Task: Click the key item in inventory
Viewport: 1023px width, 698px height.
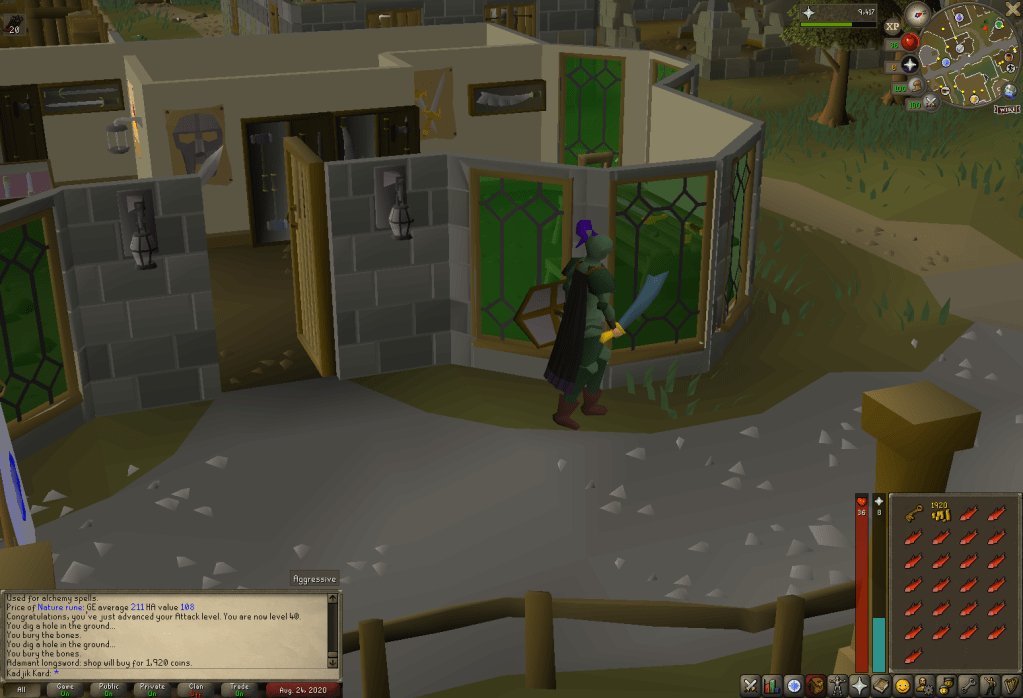Action: point(912,515)
